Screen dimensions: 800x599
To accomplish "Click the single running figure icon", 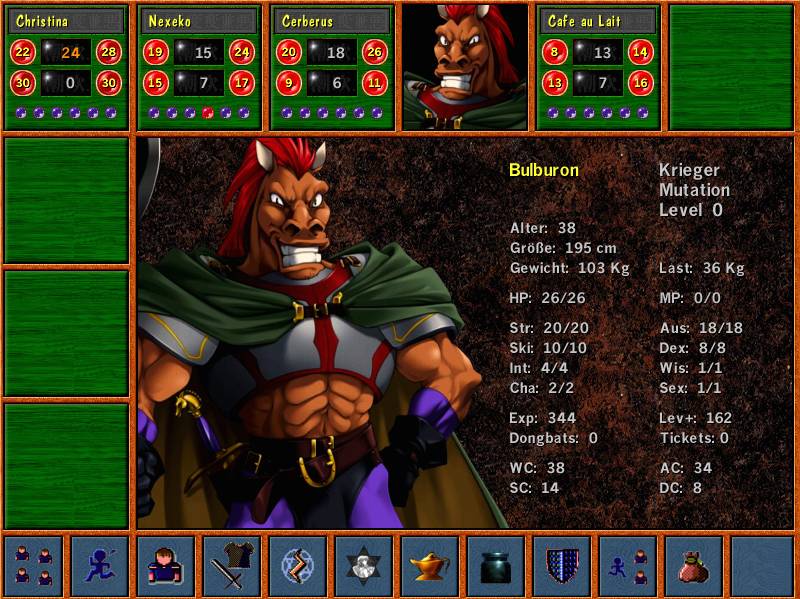I will point(100,566).
